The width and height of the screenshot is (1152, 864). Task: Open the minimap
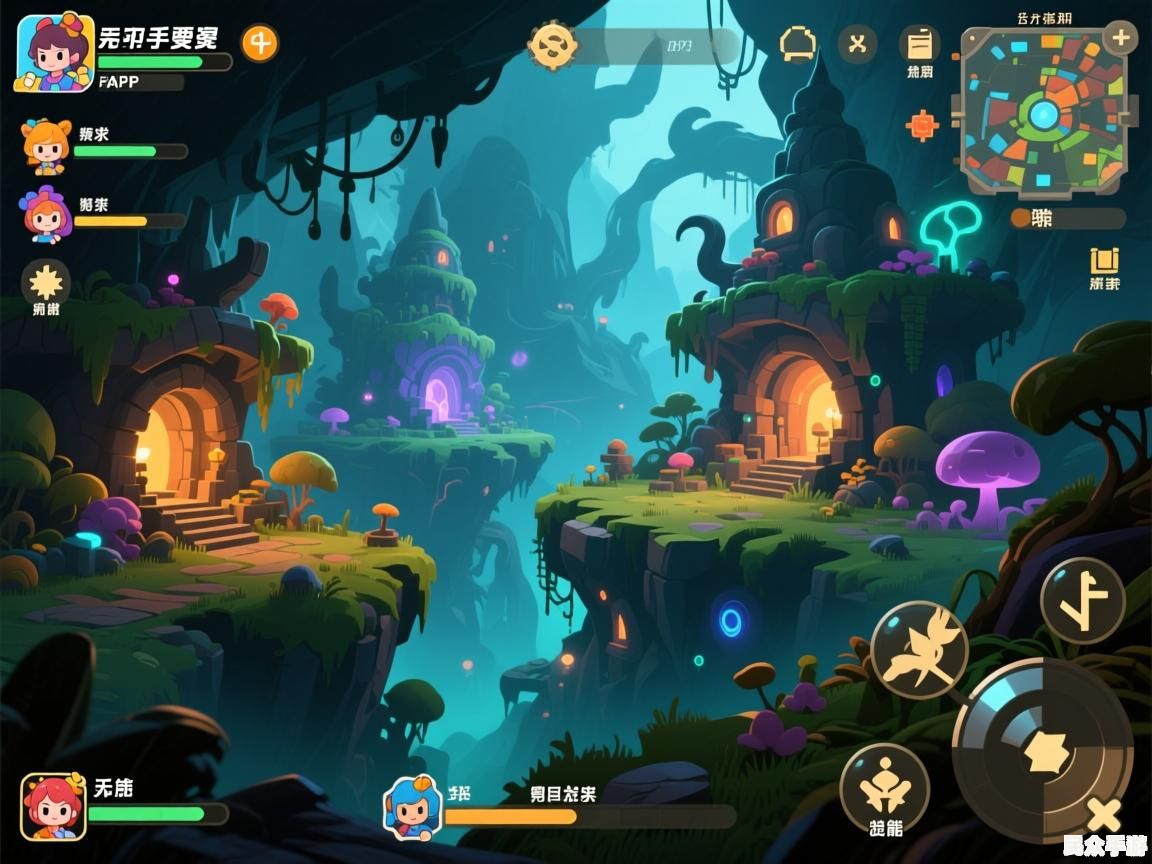coord(1043,113)
